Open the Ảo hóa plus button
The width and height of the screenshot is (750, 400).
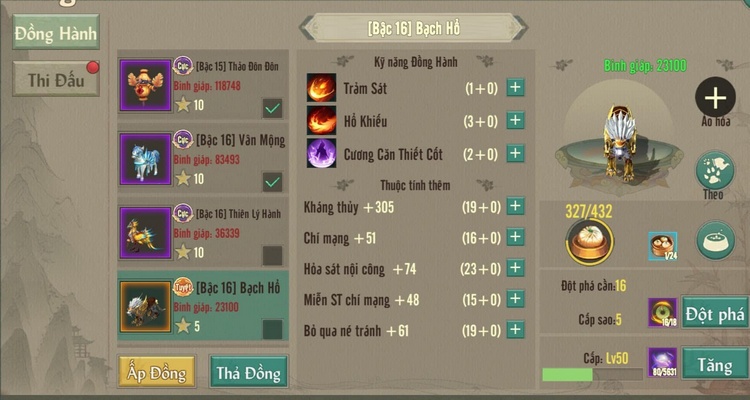[714, 98]
